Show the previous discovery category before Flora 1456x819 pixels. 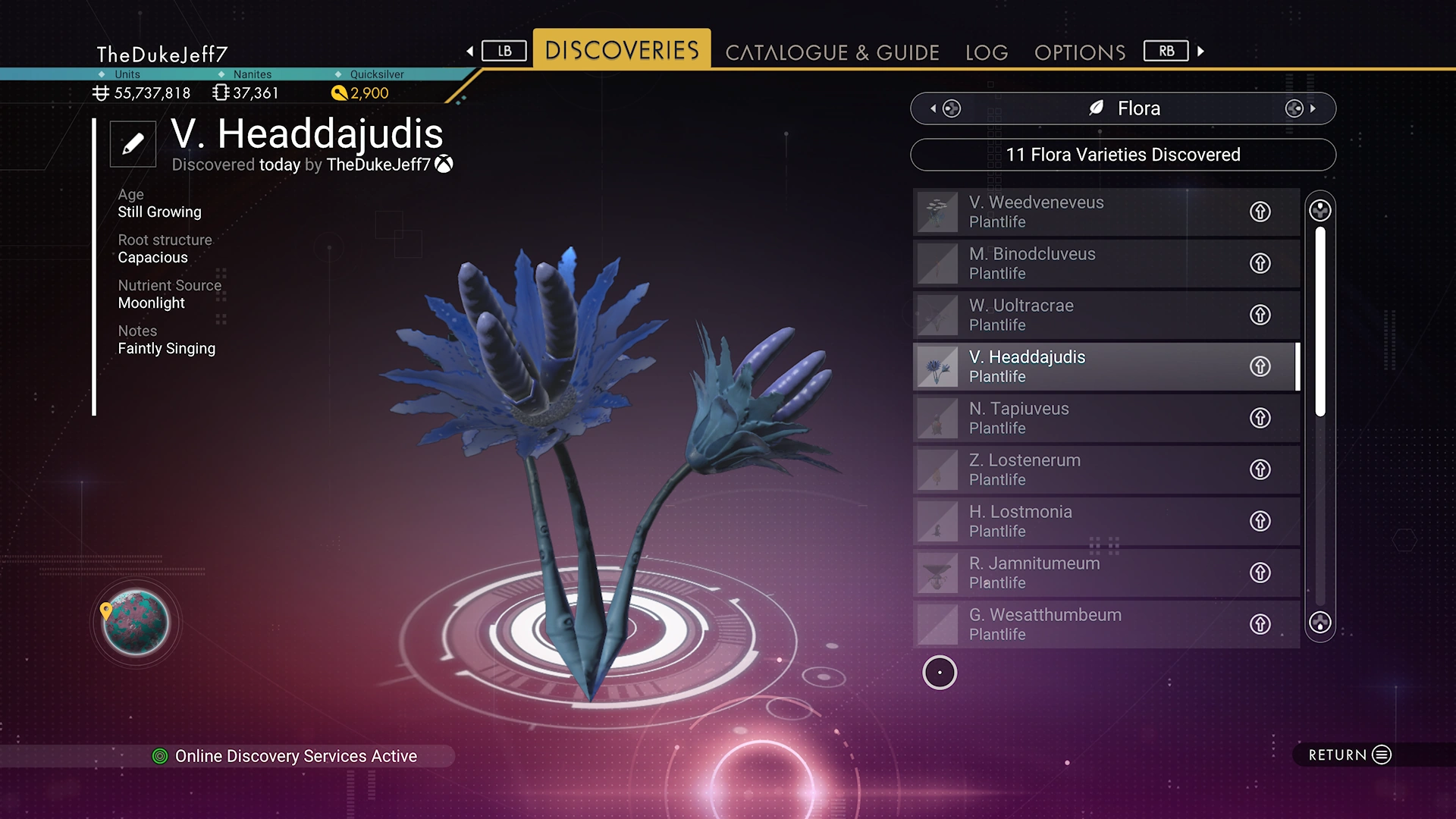tap(945, 108)
